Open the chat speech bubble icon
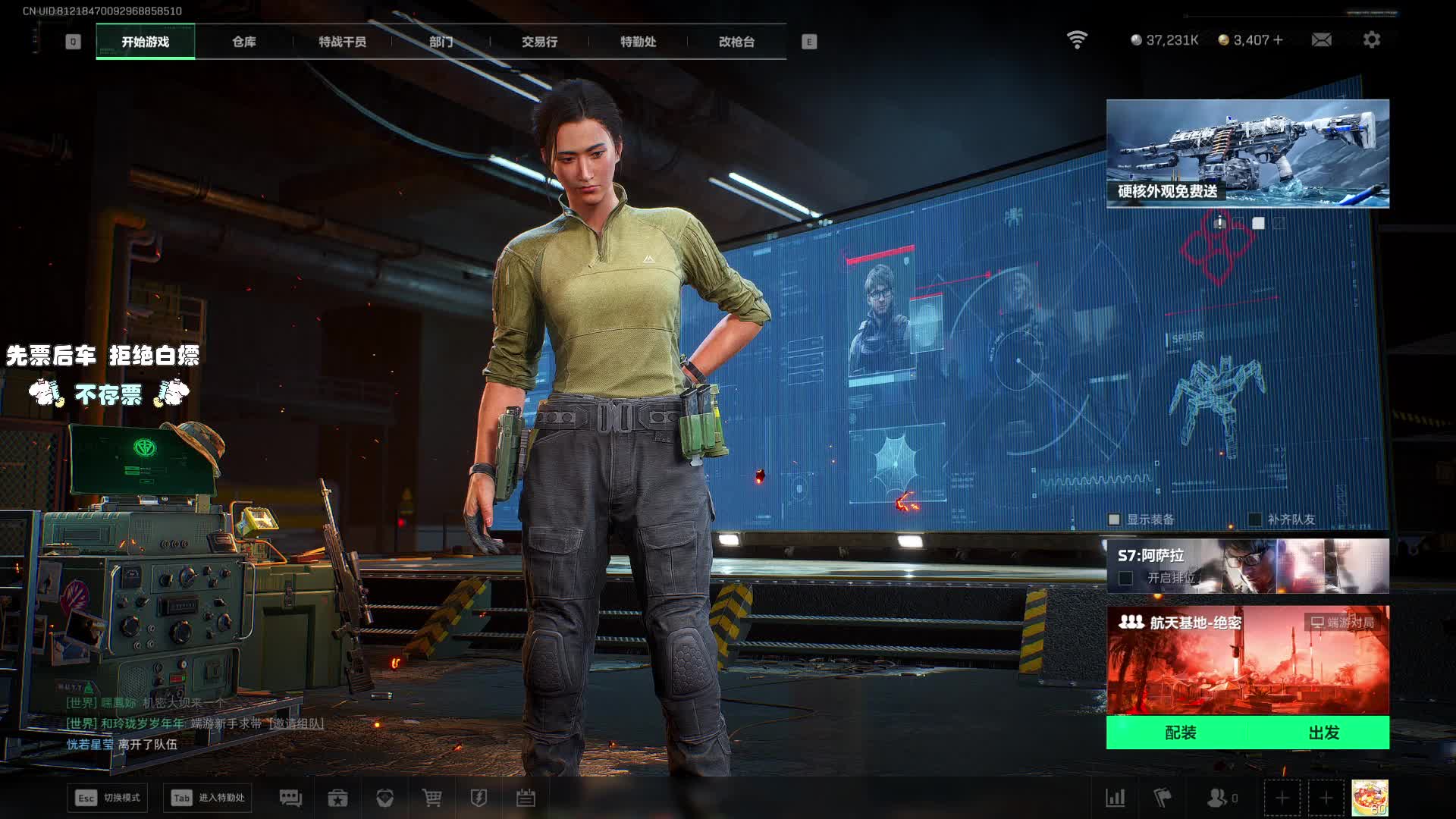Image resolution: width=1456 pixels, height=819 pixels. 290,798
